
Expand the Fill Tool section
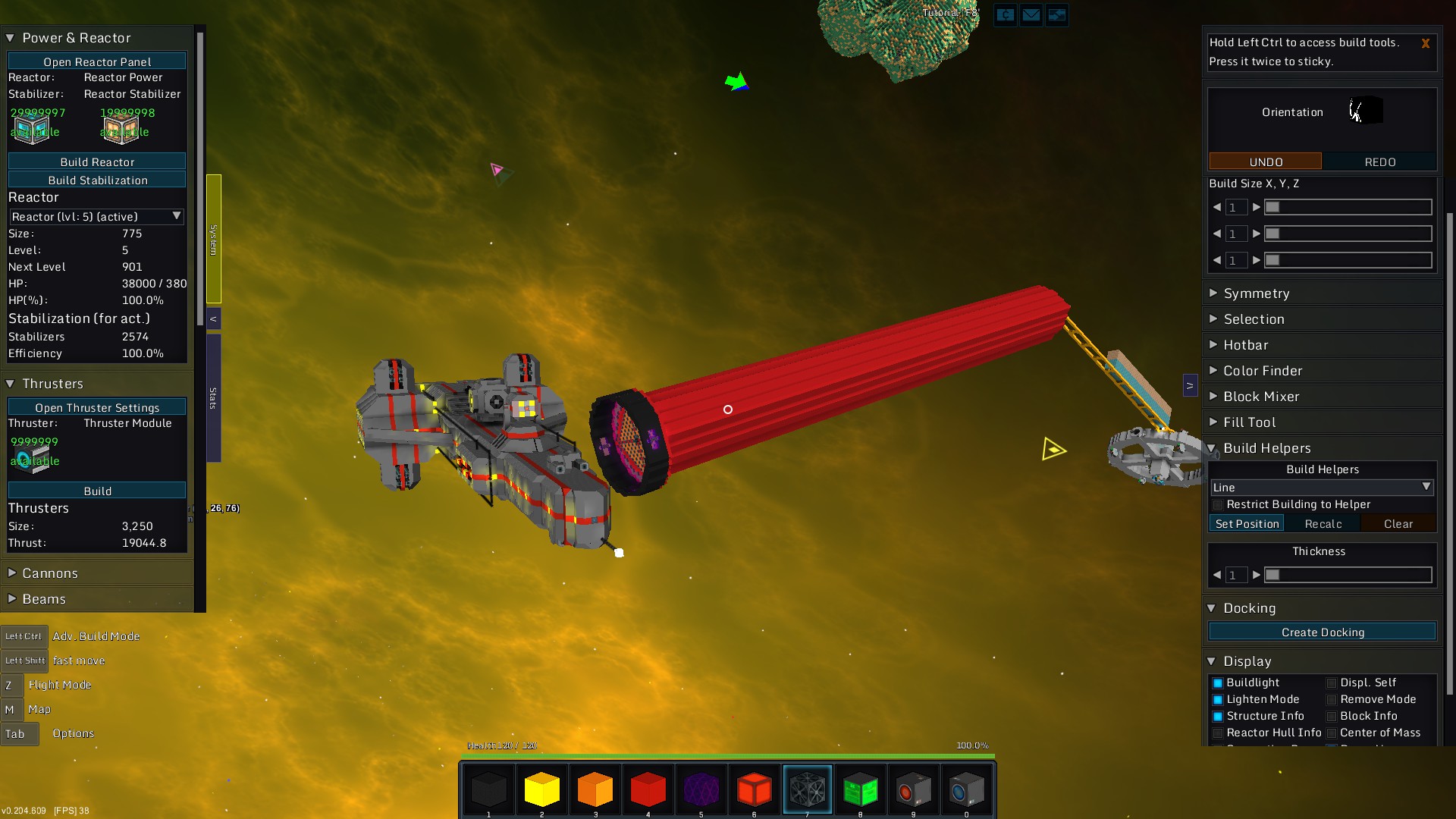click(1249, 422)
